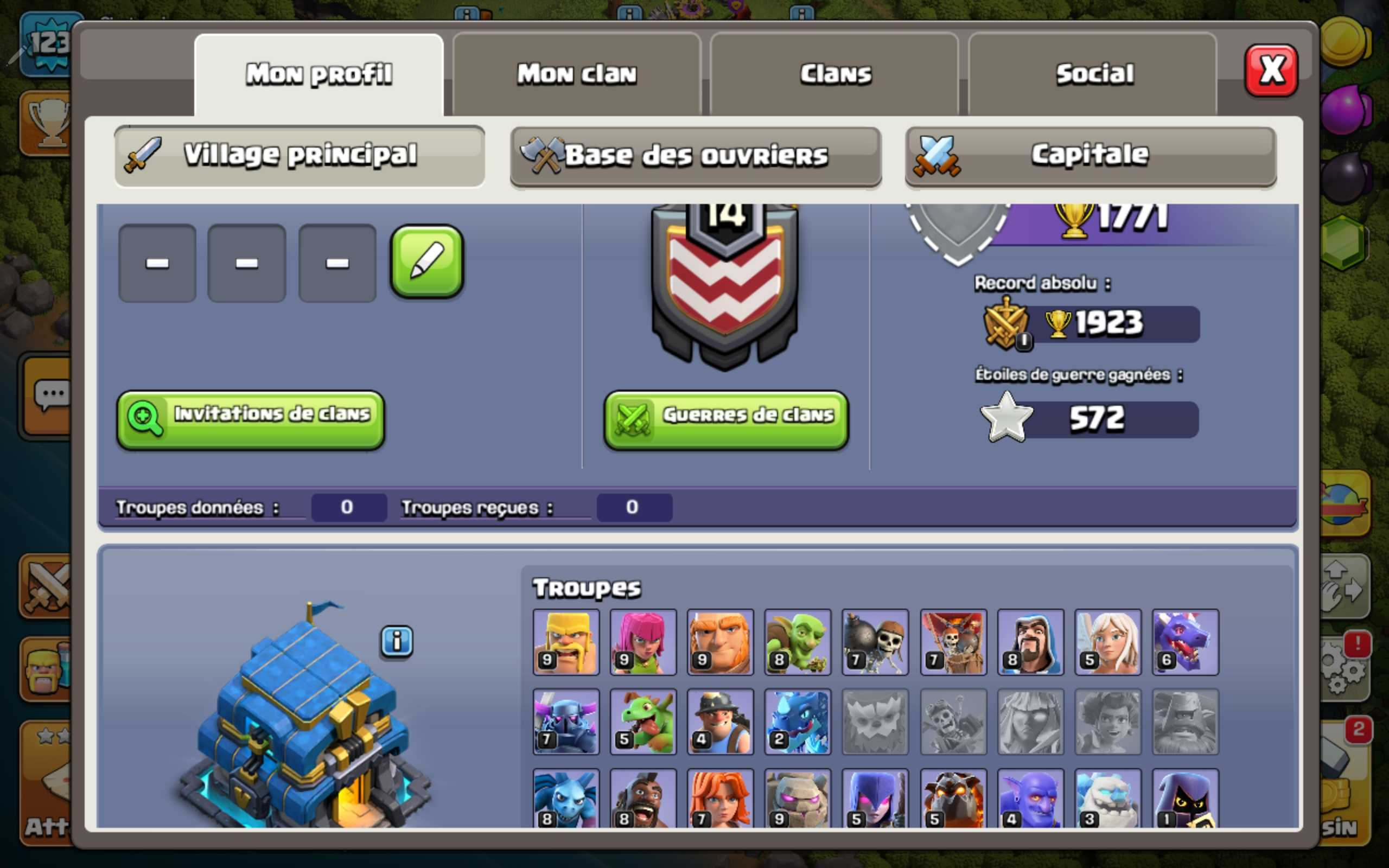Click the green pencil edit button
The image size is (1389, 868).
(426, 262)
